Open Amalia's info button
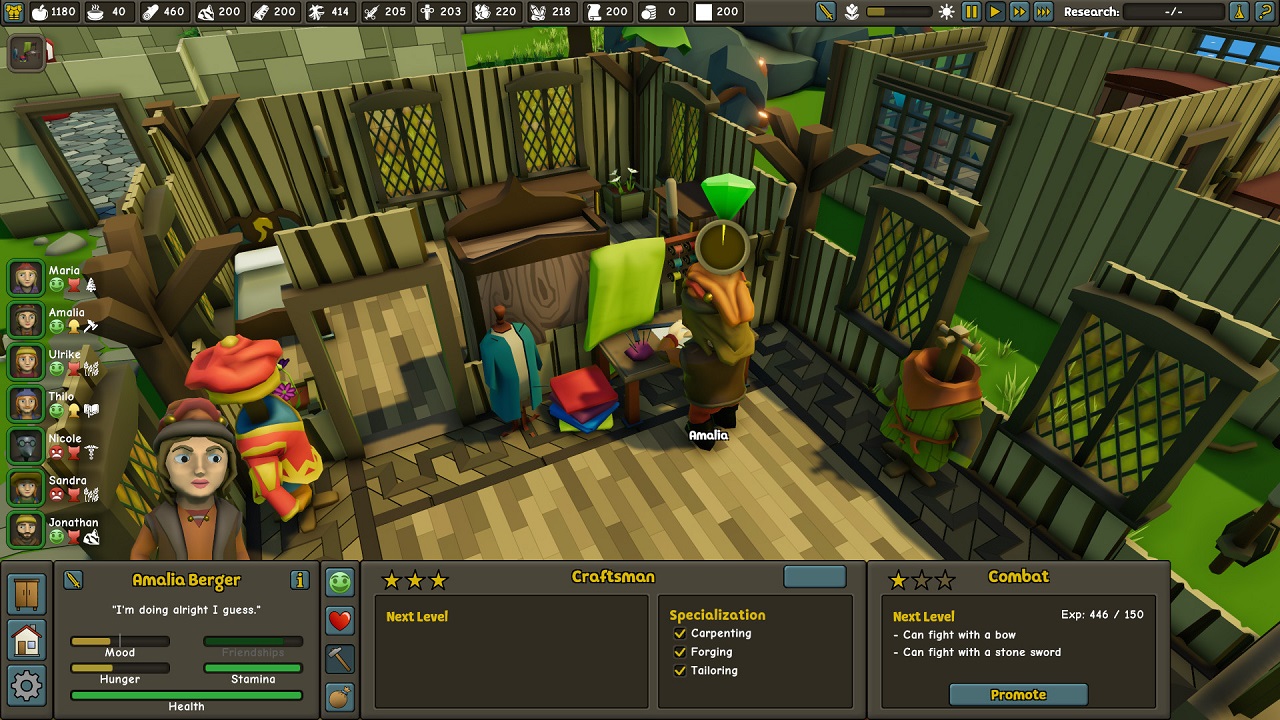Screen dimensions: 1280x720 tap(299, 580)
